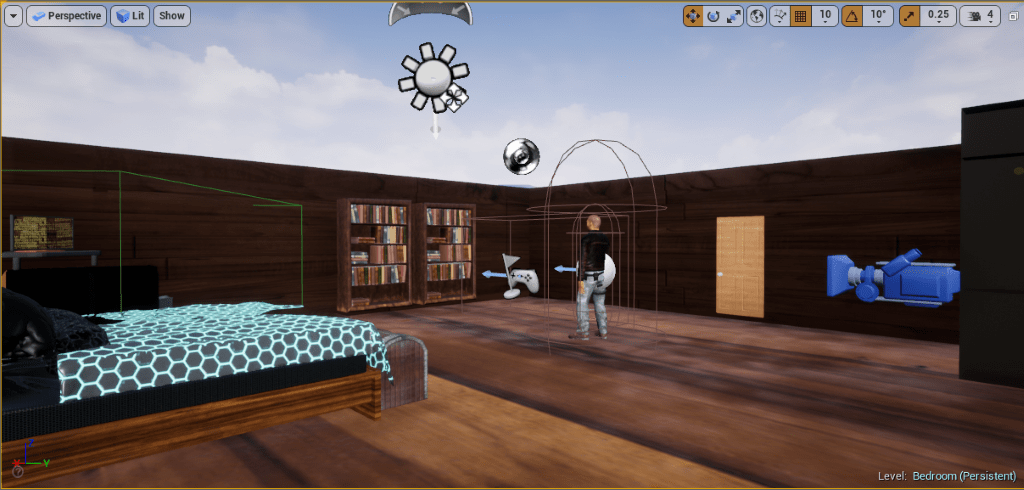The height and width of the screenshot is (490, 1024).
Task: Open the 0.25 scale snap dropdown
Action: click(x=938, y=16)
